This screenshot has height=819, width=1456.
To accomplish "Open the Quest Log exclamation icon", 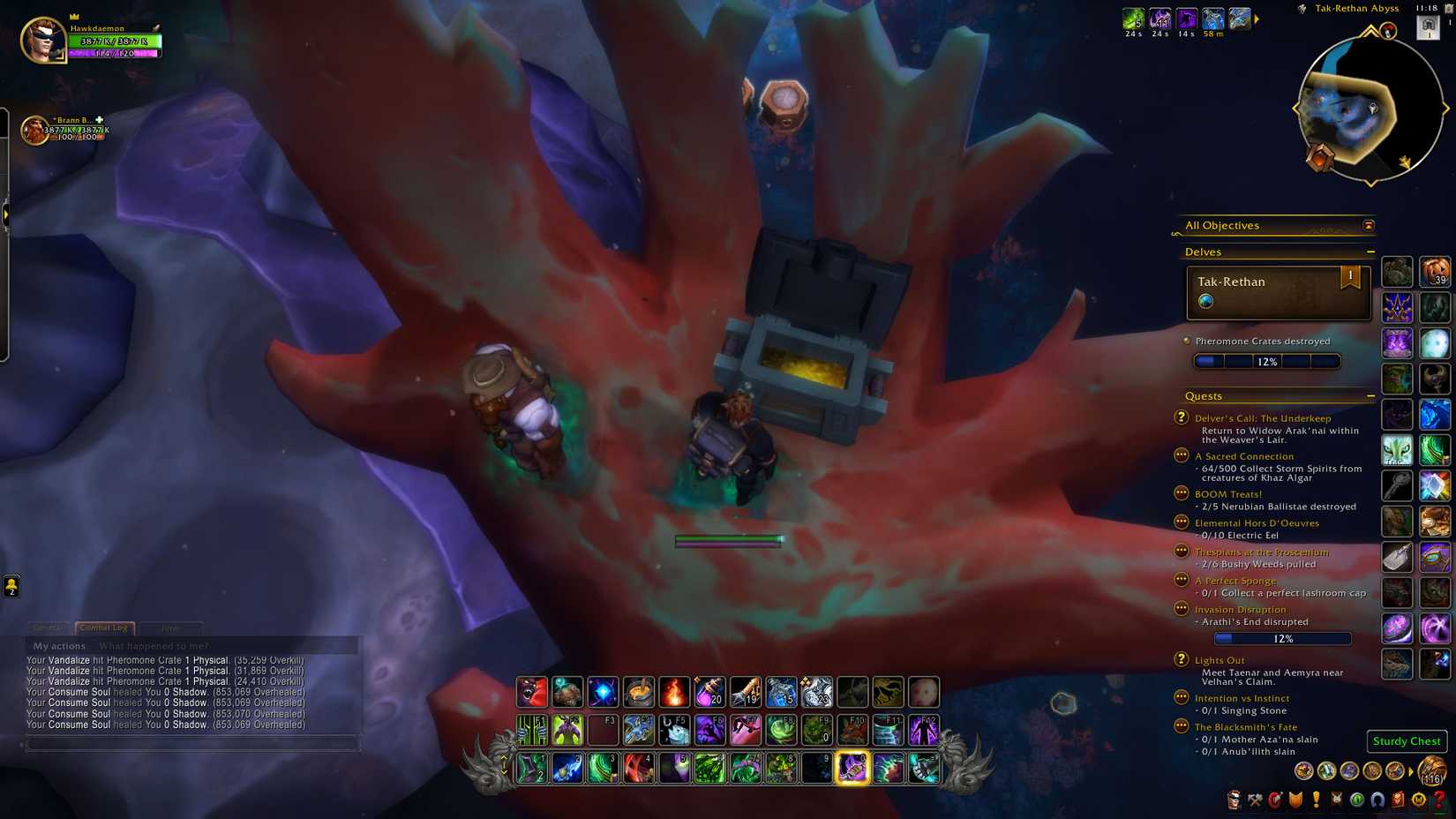I will pyautogui.click(x=1317, y=800).
